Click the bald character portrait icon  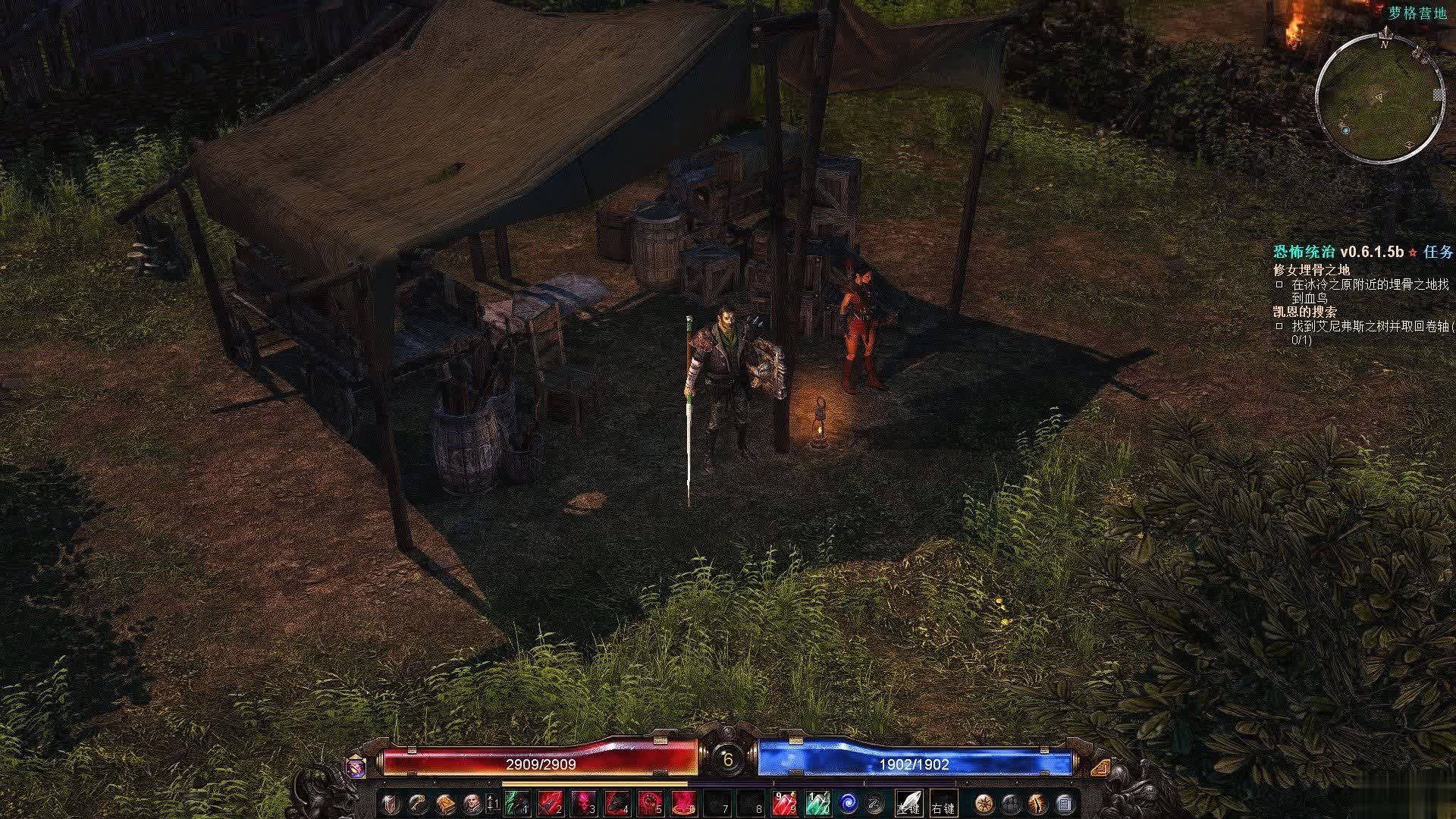coord(472,803)
